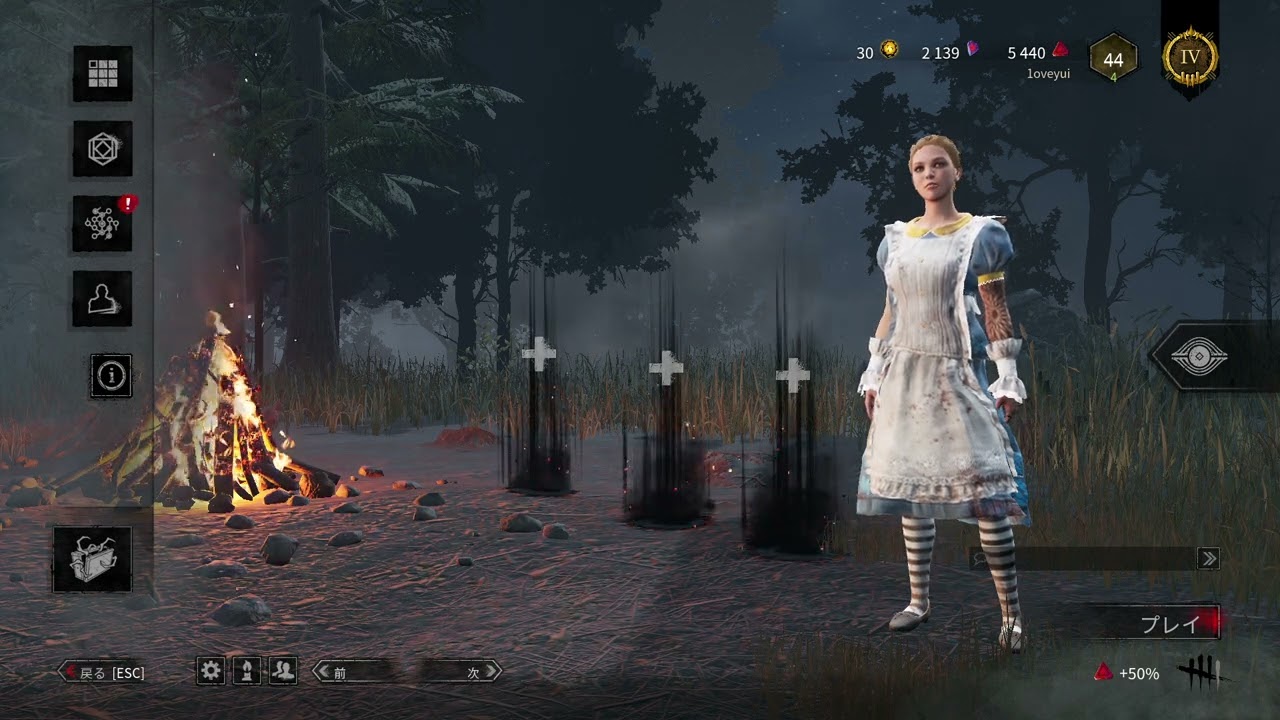Select previous character with 前 button
1280x720 pixels.
coord(360,672)
